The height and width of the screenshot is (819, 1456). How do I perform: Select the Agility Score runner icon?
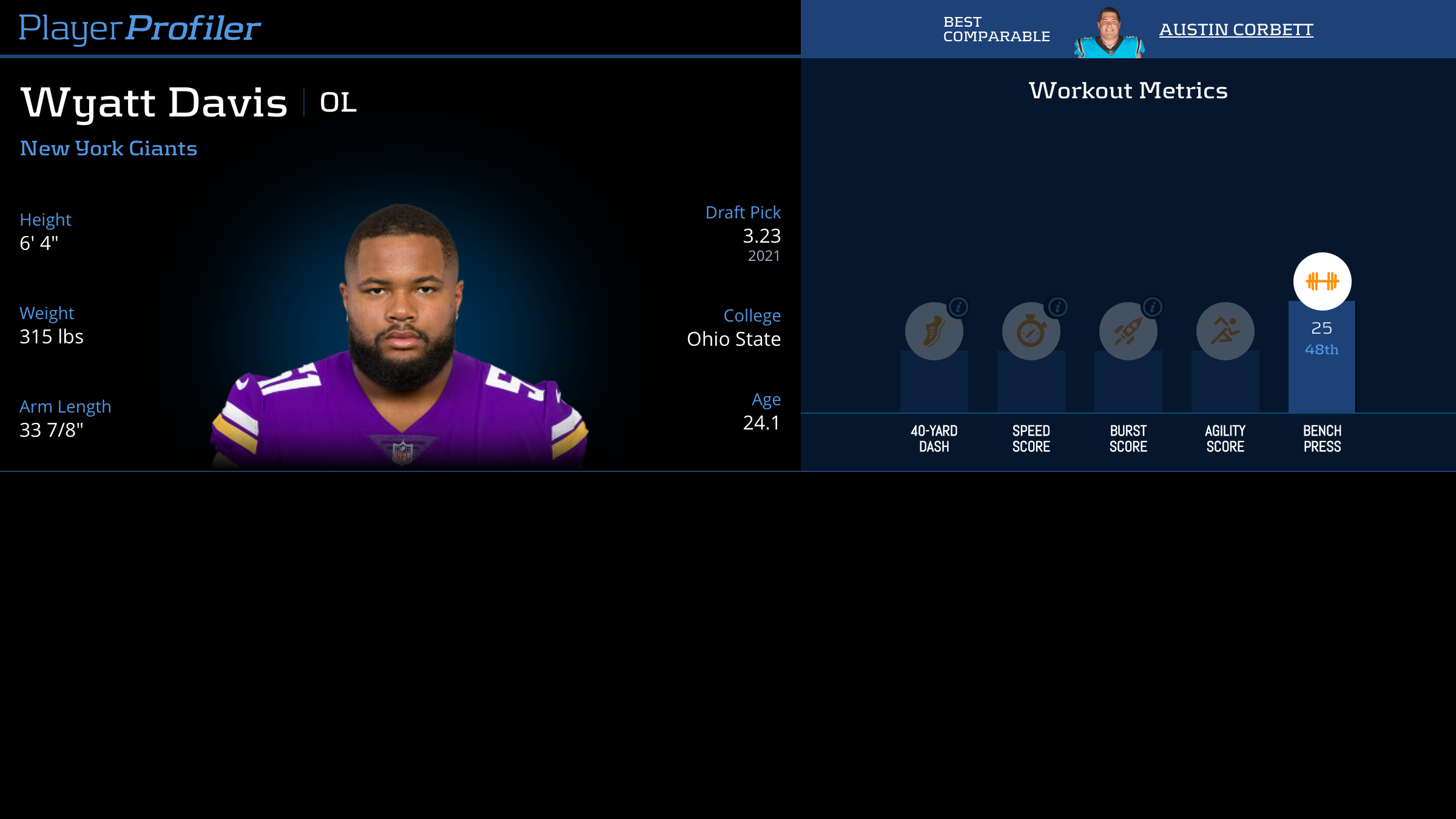tap(1225, 331)
